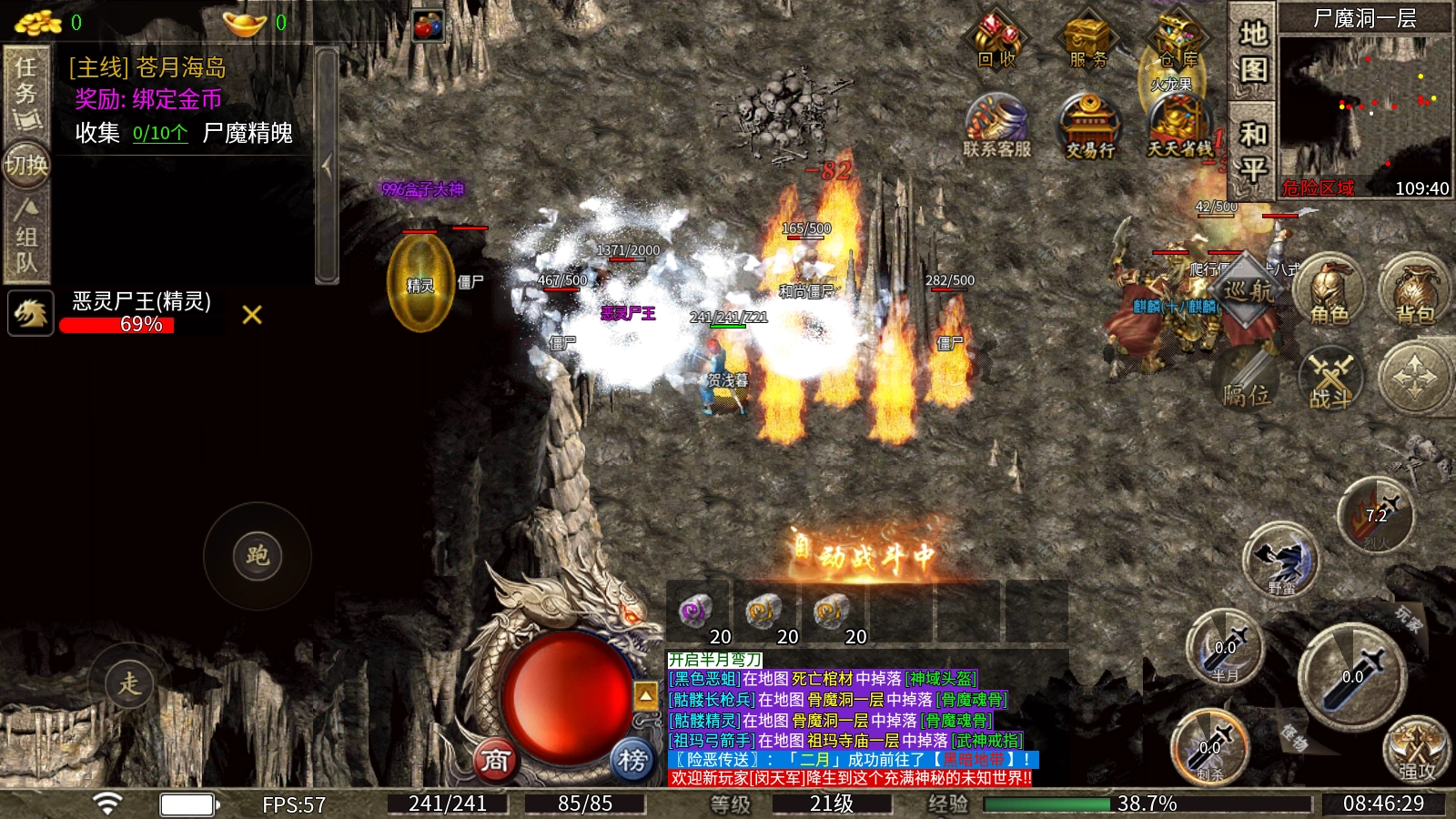Viewport: 1456px width, 819px height.
Task: Open the 角色 character sheet
Action: tap(1330, 291)
